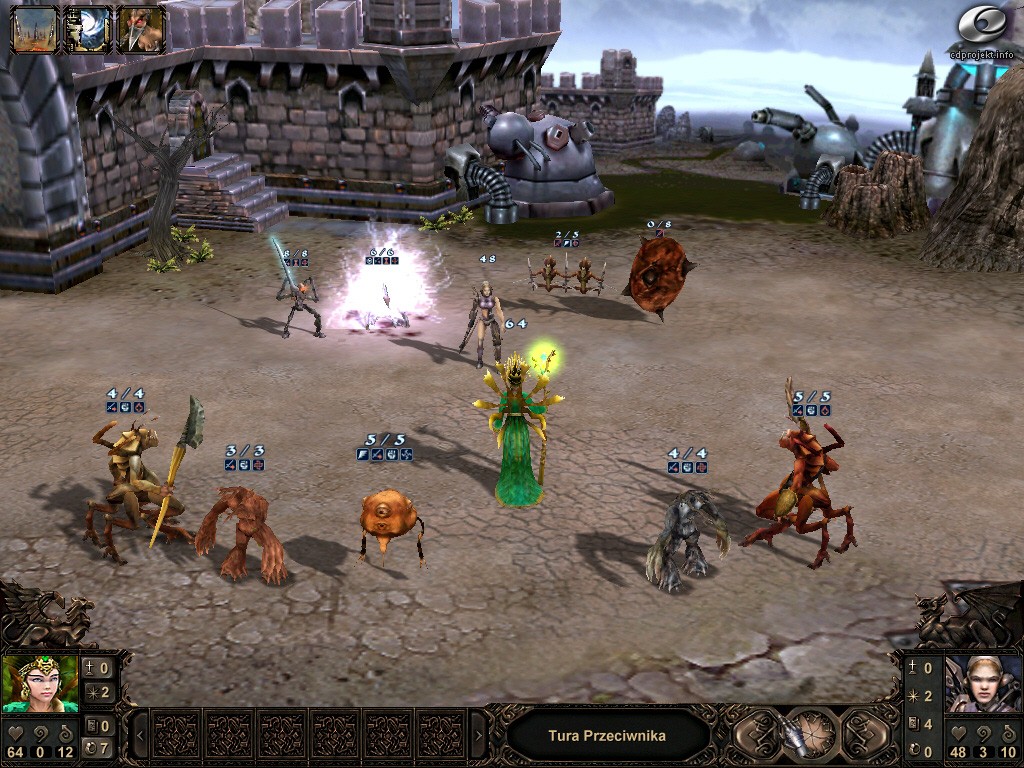The width and height of the screenshot is (1024, 768).
Task: Click the Tura Przeciwnika turn button
Action: pyautogui.click(x=607, y=736)
